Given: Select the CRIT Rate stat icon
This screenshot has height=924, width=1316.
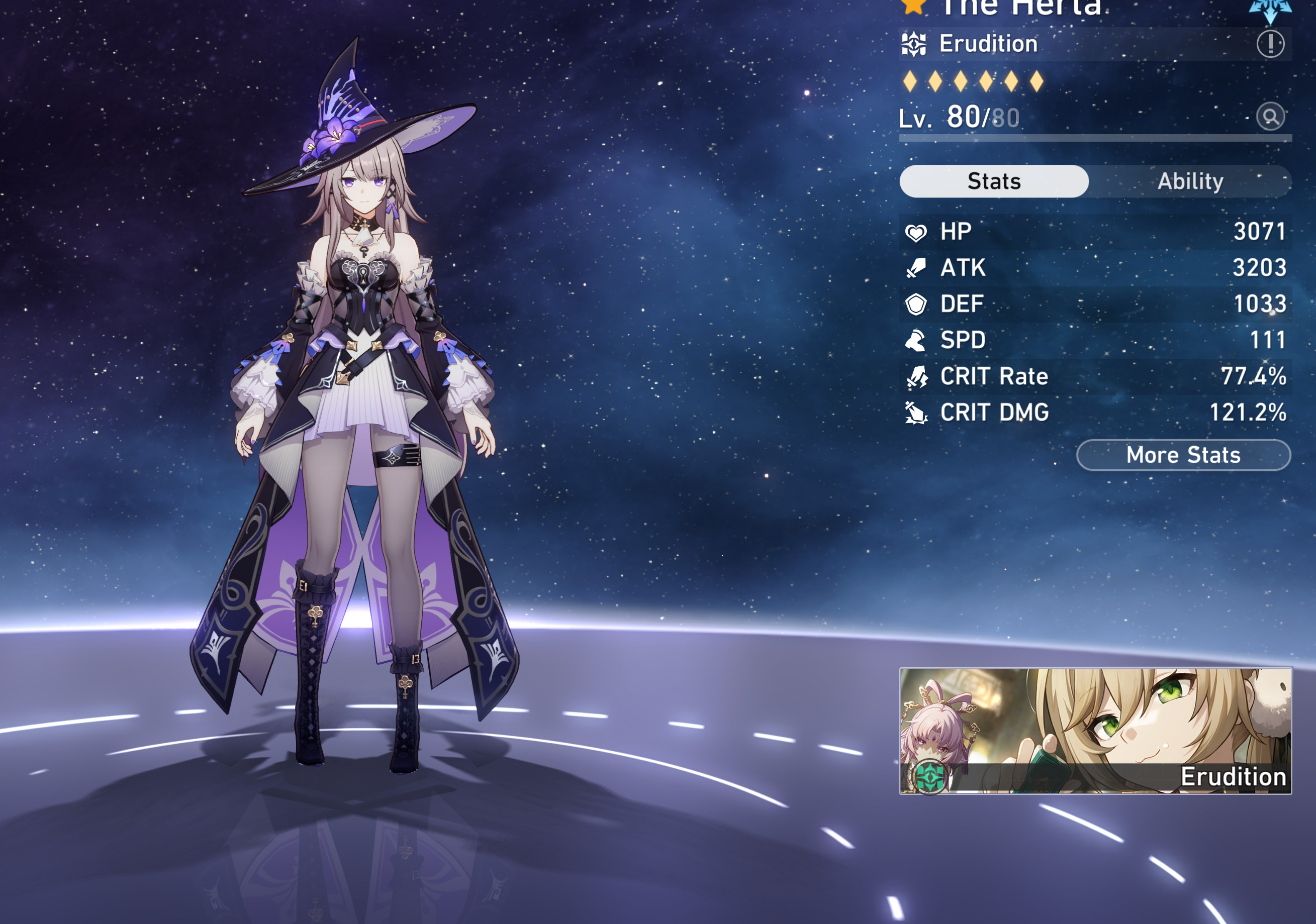Looking at the screenshot, I should pos(918,376).
